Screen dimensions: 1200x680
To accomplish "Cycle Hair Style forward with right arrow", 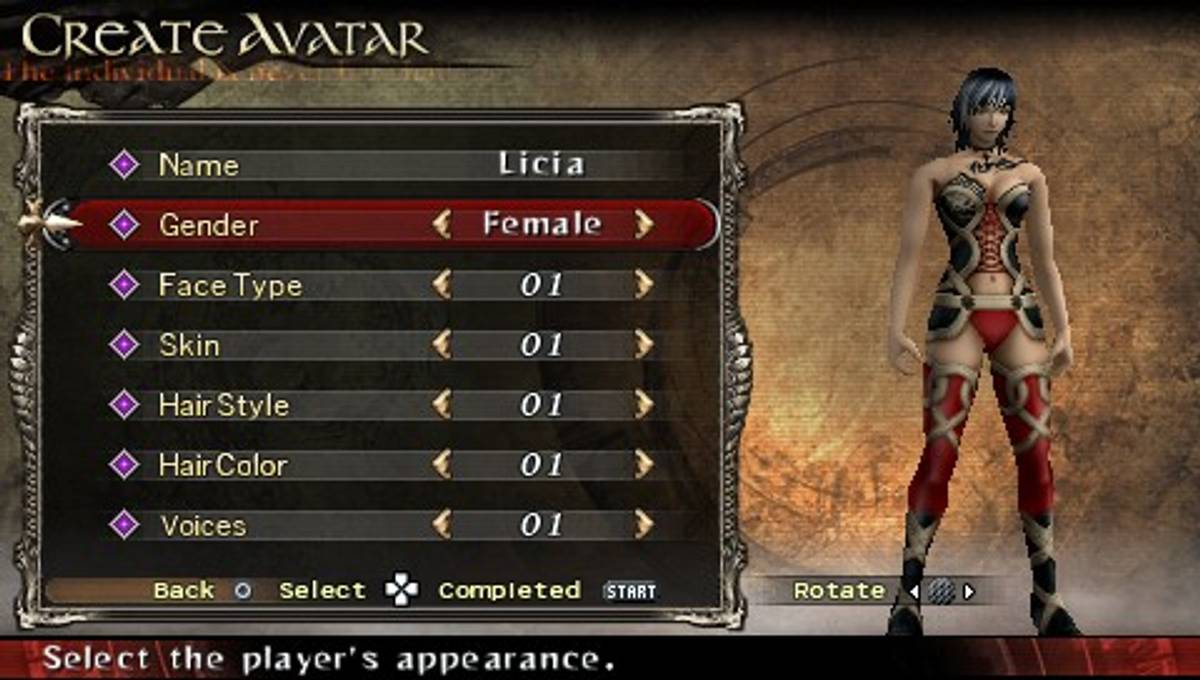I will (644, 405).
